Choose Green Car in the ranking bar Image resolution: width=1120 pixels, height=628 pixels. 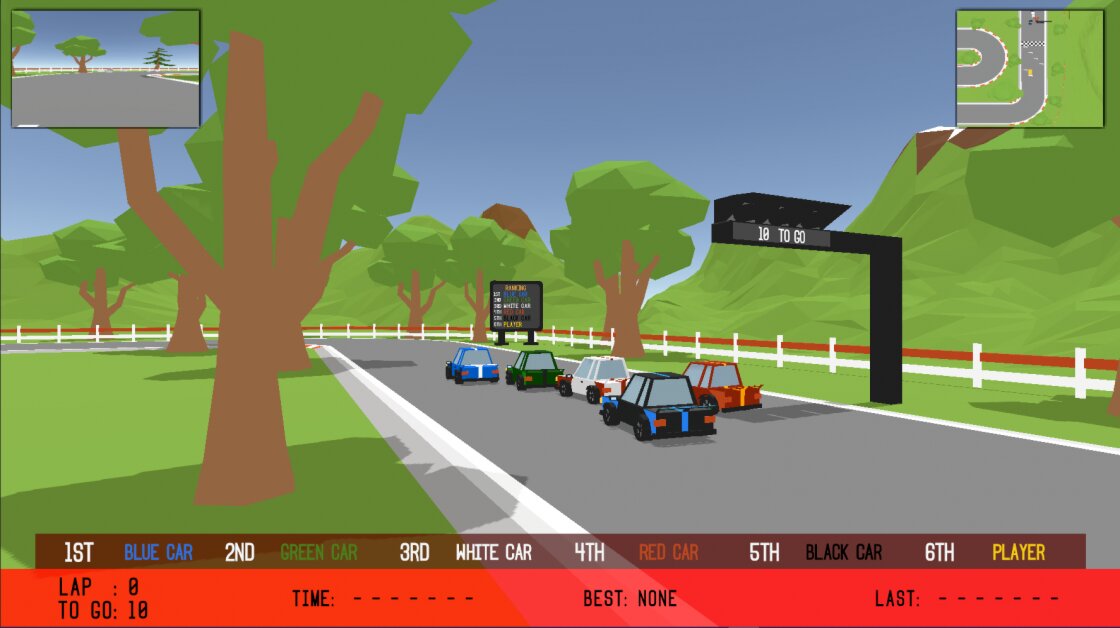318,552
